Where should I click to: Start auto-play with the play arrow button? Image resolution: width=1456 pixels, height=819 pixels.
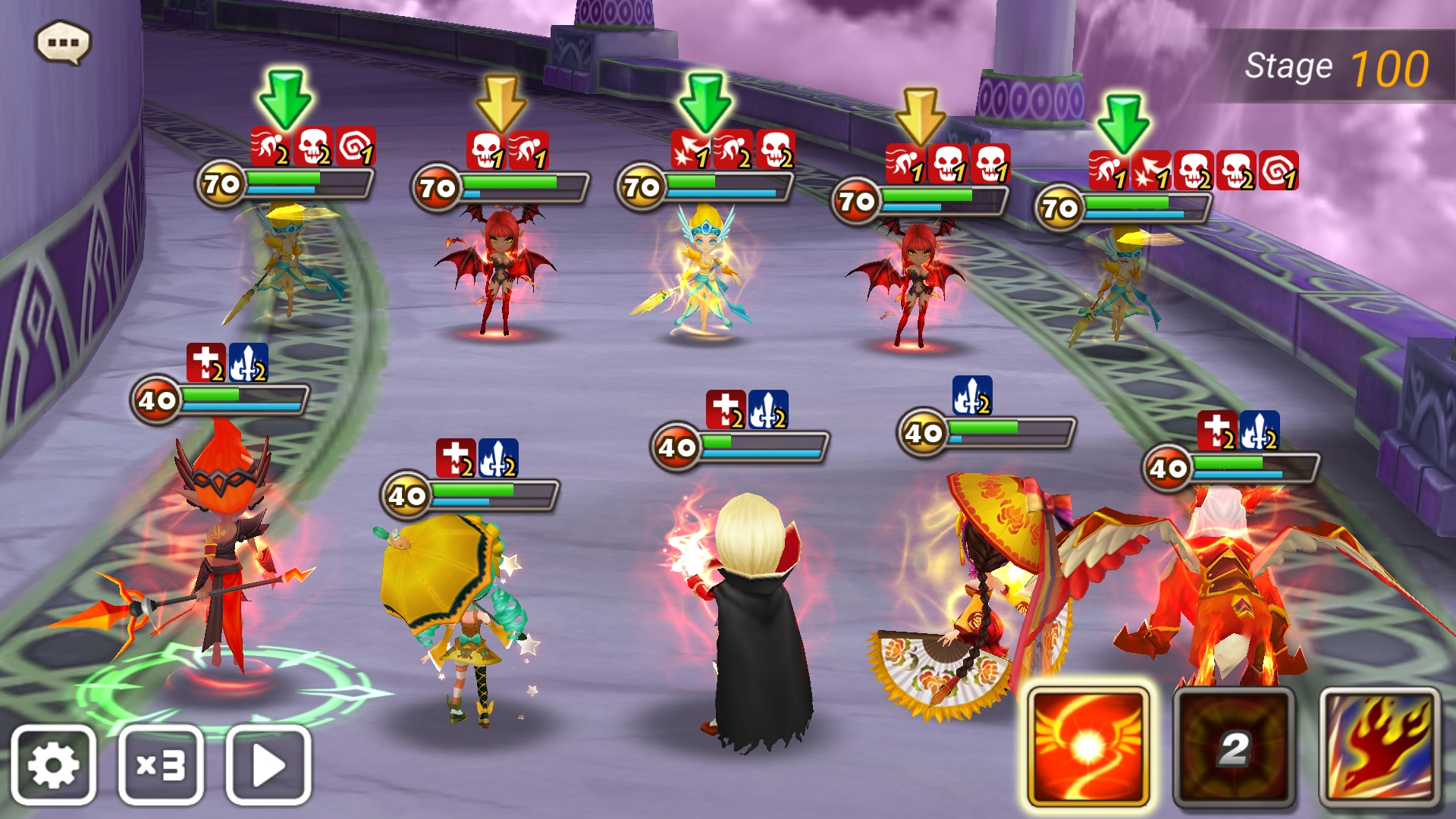pyautogui.click(x=268, y=764)
